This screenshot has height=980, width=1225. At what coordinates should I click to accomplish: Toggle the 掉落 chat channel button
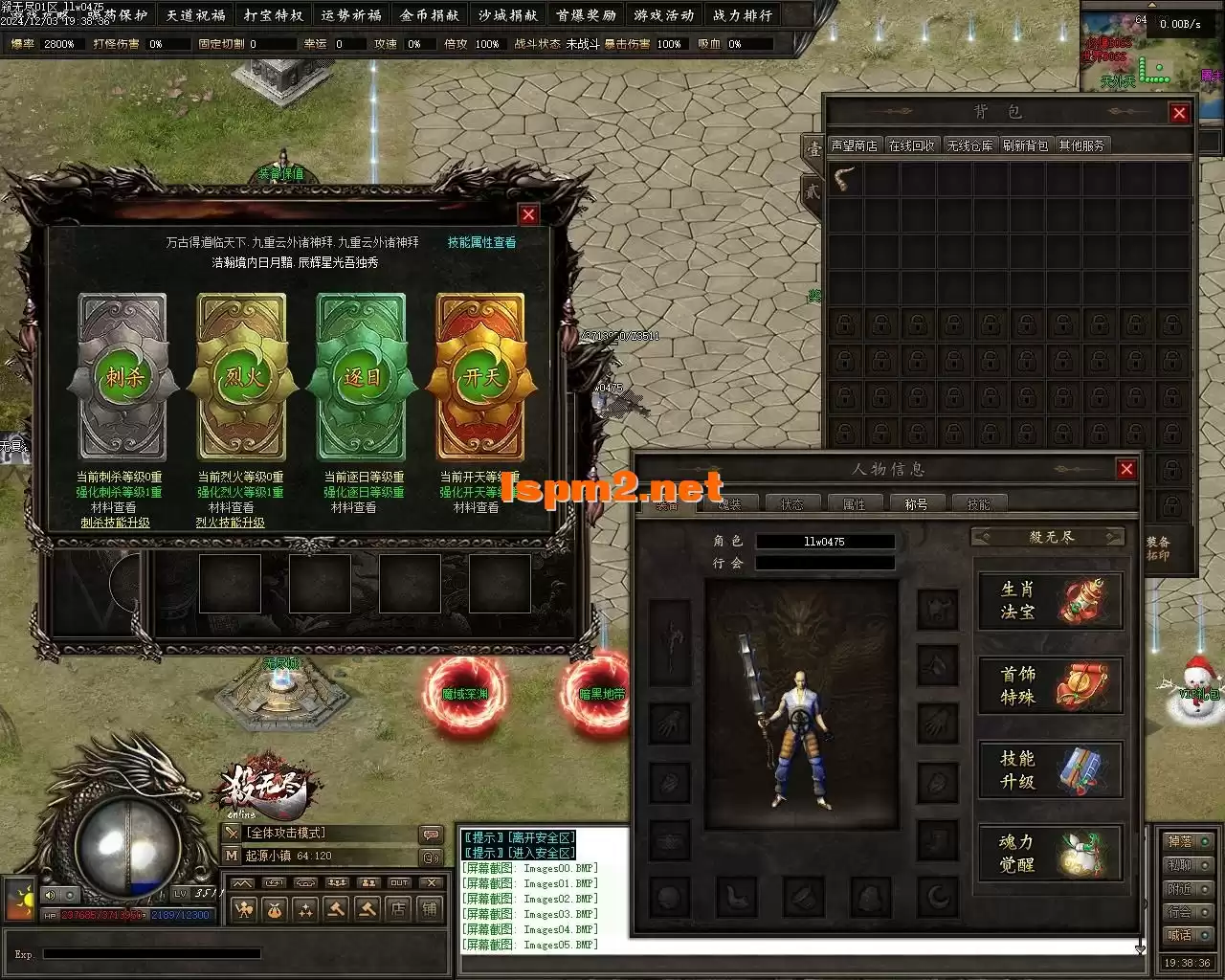(x=1188, y=841)
